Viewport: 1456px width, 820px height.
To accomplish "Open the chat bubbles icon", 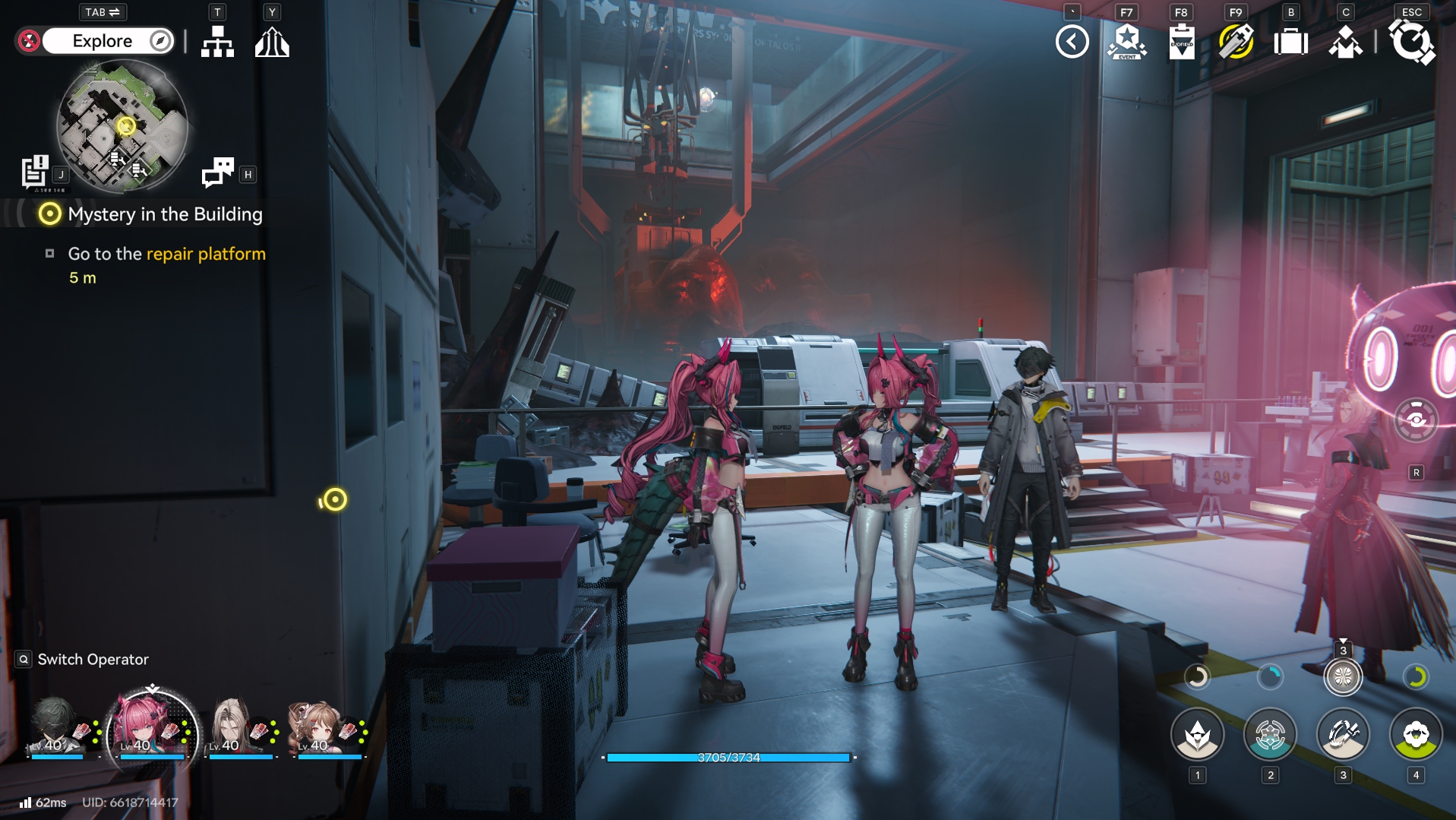I will coord(218,173).
